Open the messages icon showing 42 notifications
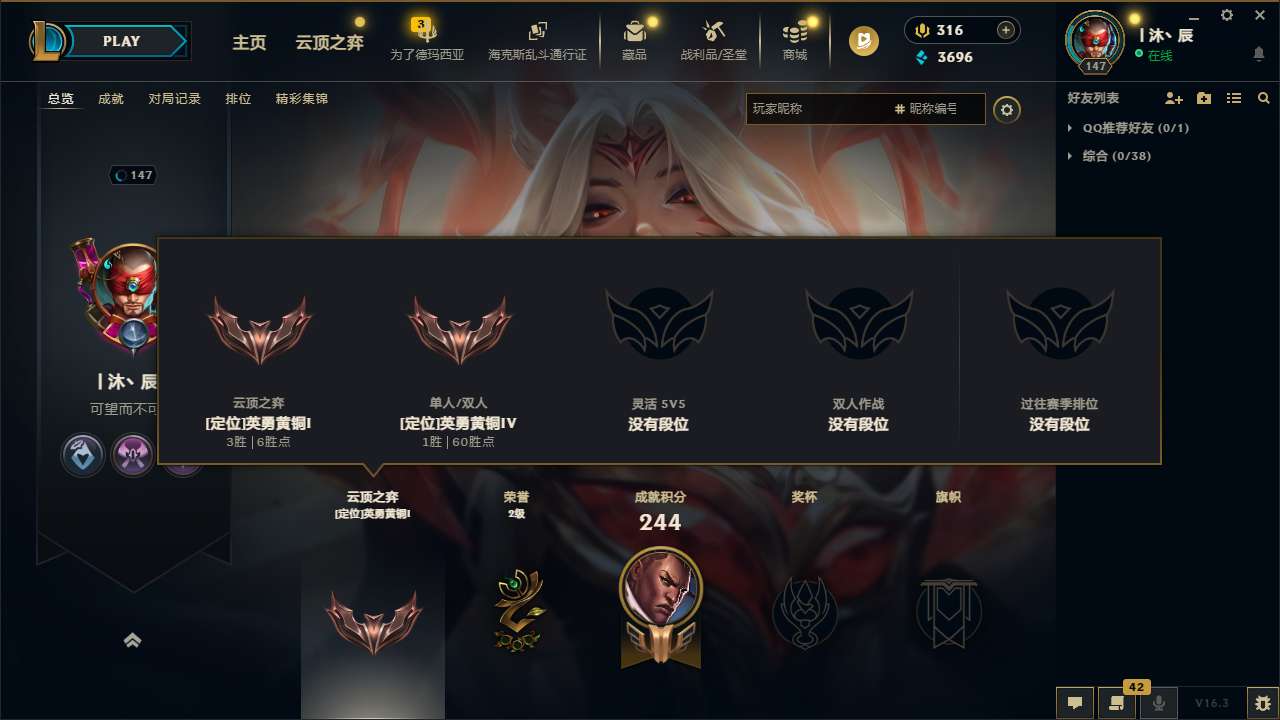 (x=1116, y=702)
